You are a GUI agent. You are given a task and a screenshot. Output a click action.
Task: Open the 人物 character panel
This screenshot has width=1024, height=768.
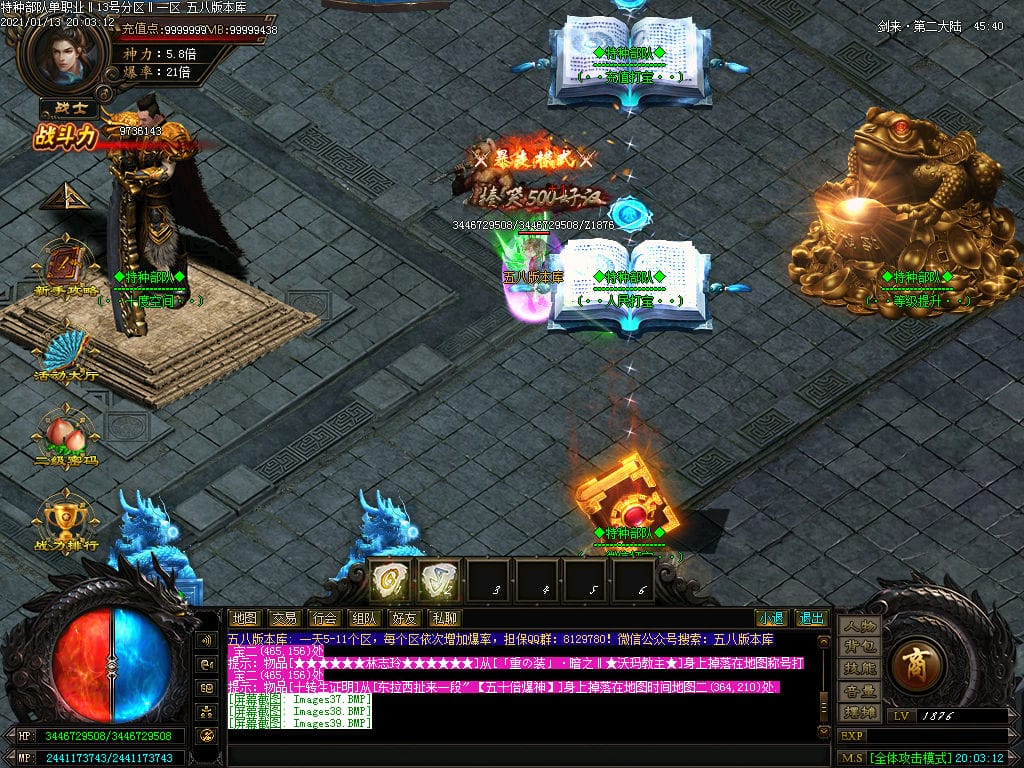(x=859, y=626)
